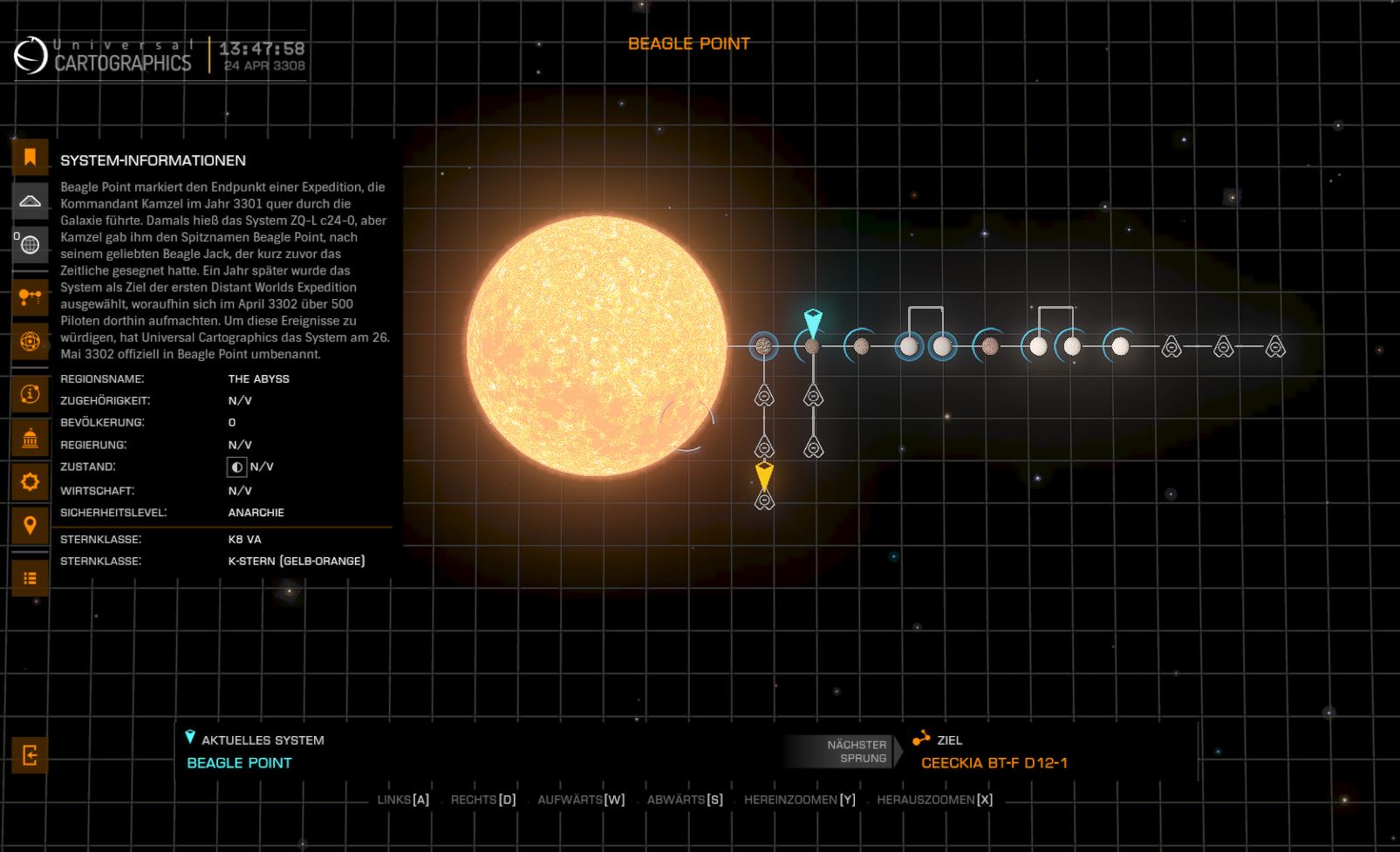The width and height of the screenshot is (1400, 852).
Task: Select the large orange Beagle Point star
Action: click(596, 346)
